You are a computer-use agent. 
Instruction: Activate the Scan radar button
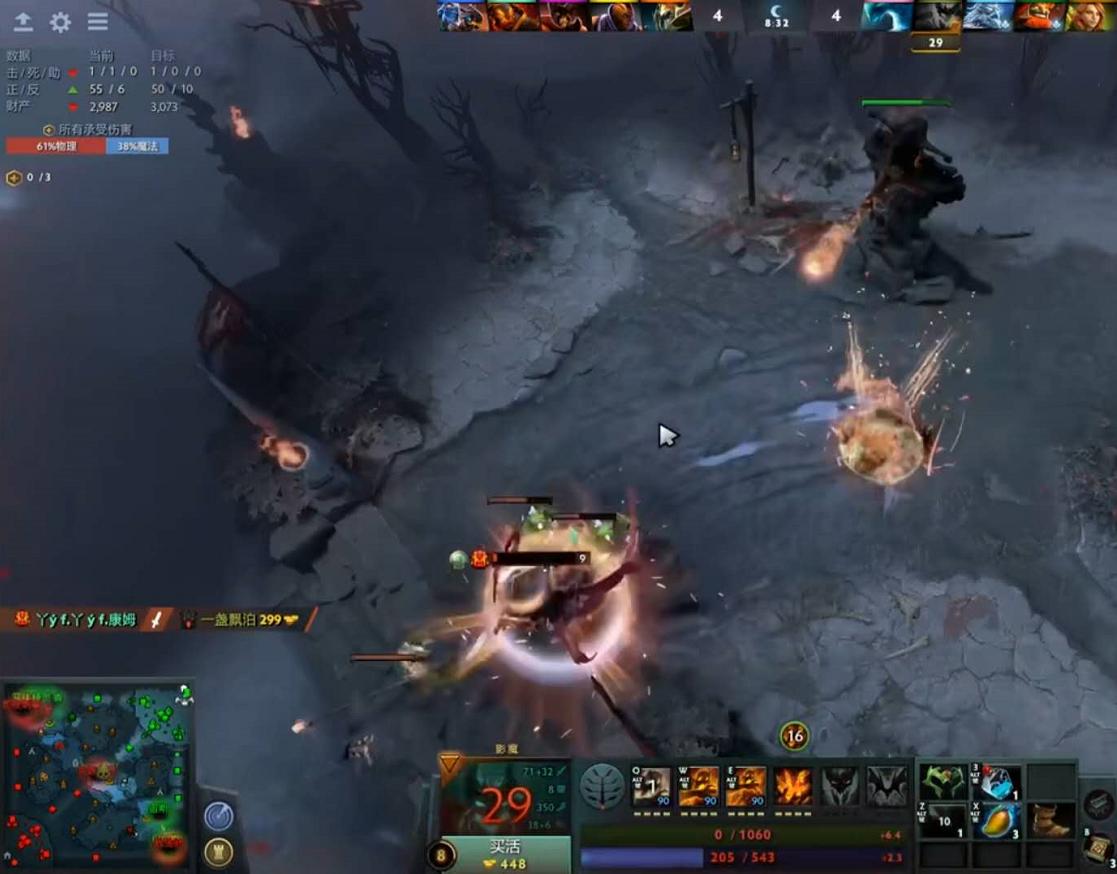[219, 816]
